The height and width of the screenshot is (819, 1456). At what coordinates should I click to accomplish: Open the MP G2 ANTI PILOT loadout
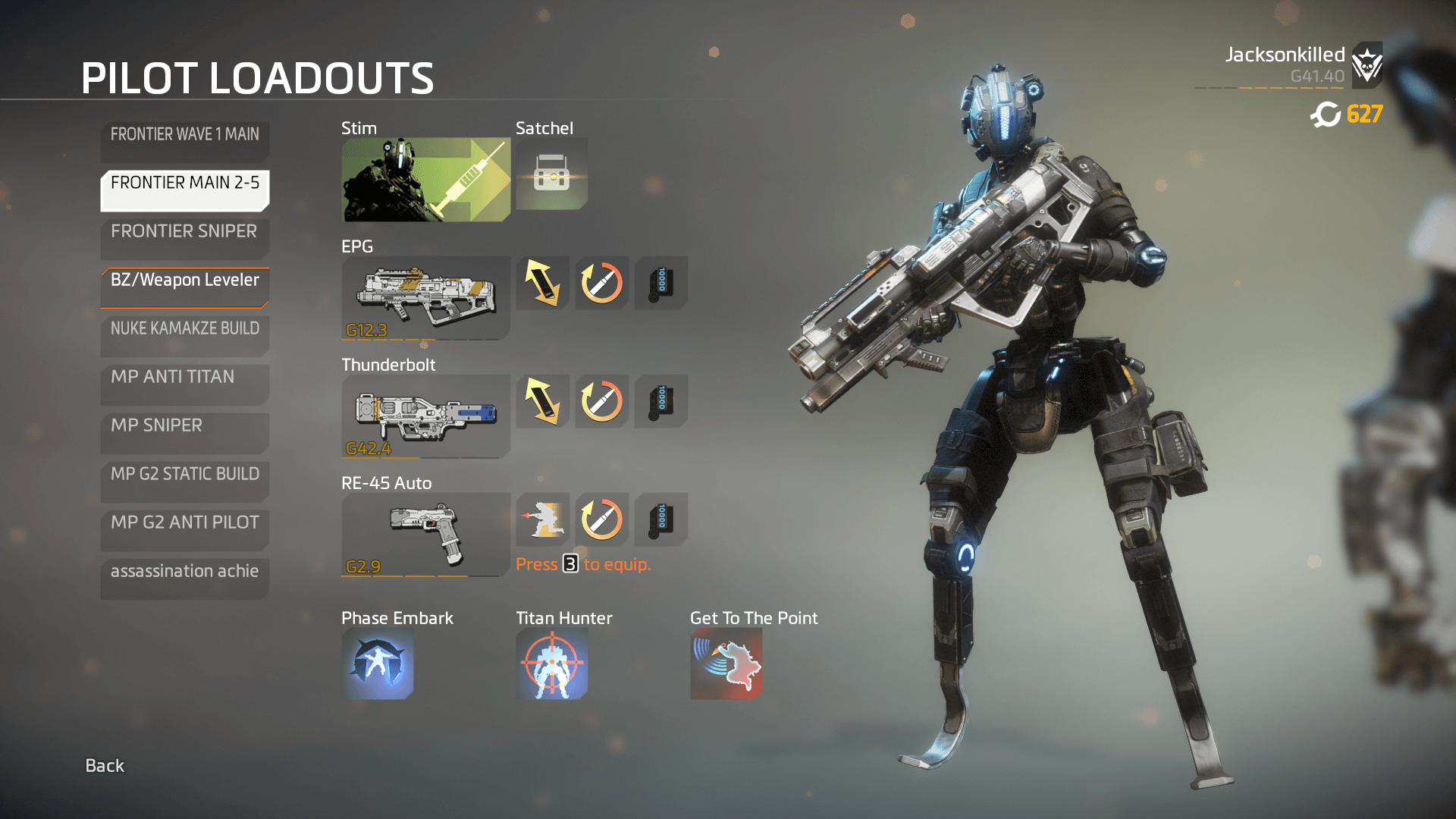point(184,529)
